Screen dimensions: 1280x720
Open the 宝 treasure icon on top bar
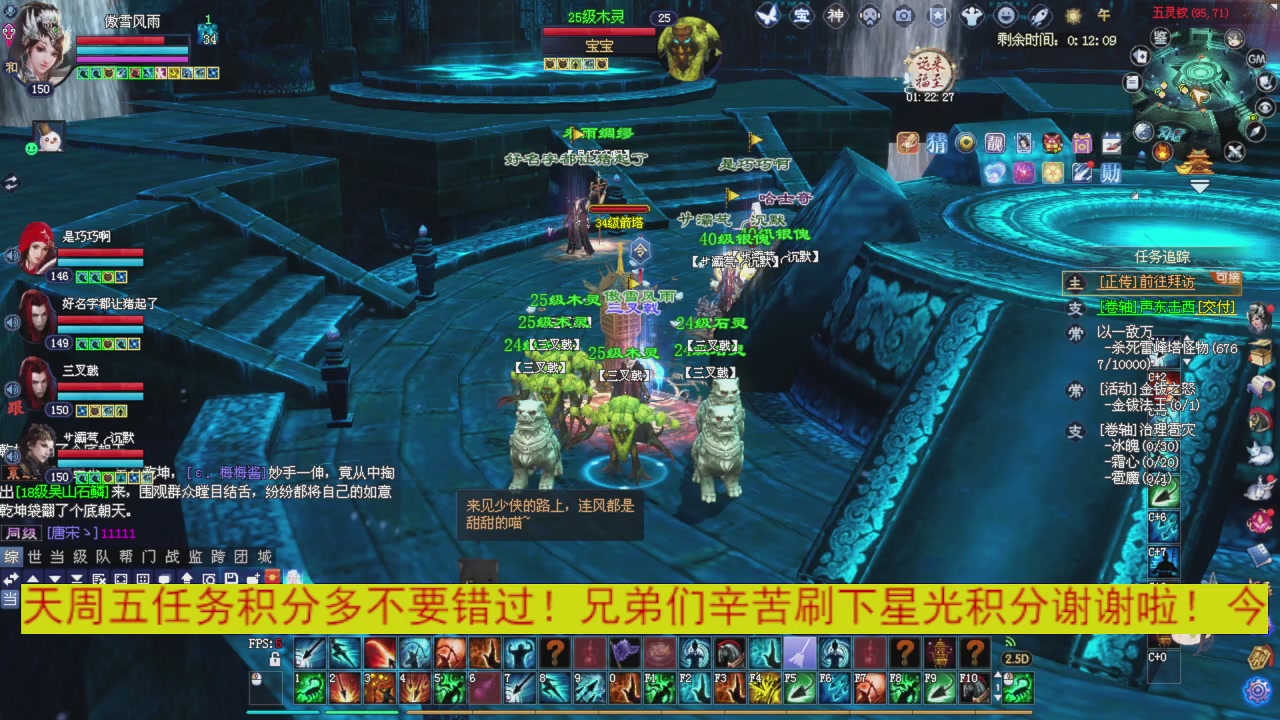coord(800,15)
